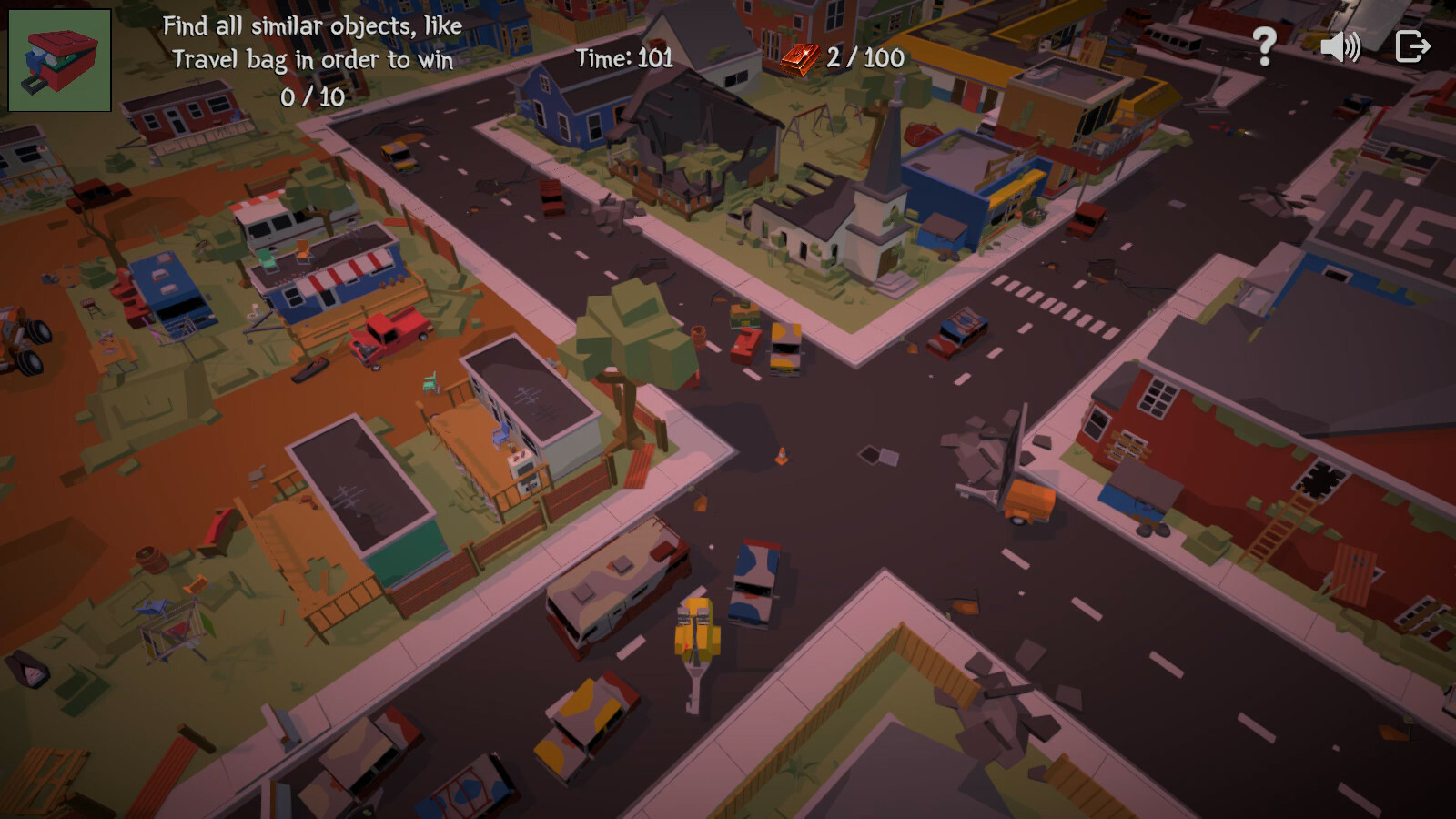Click the exit door icon
The width and height of the screenshot is (1456, 819).
click(x=1412, y=44)
